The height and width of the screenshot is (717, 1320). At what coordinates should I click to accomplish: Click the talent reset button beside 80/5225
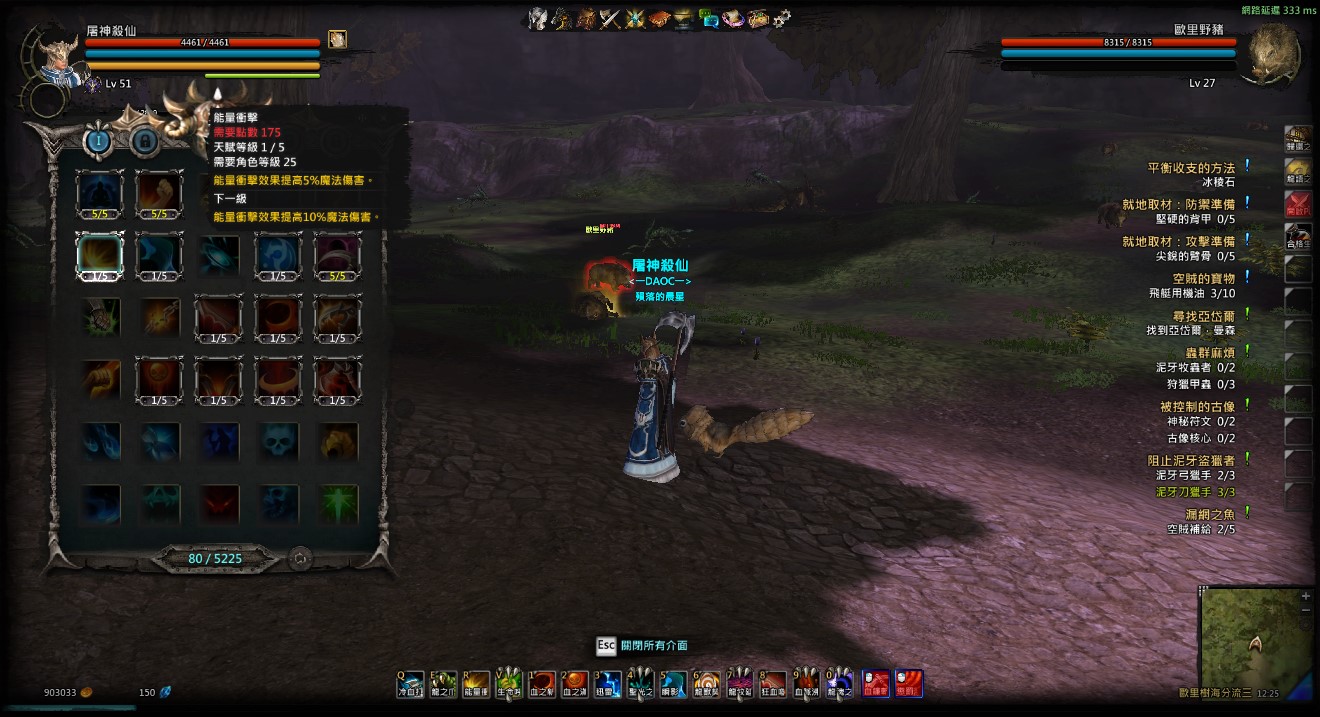point(299,559)
